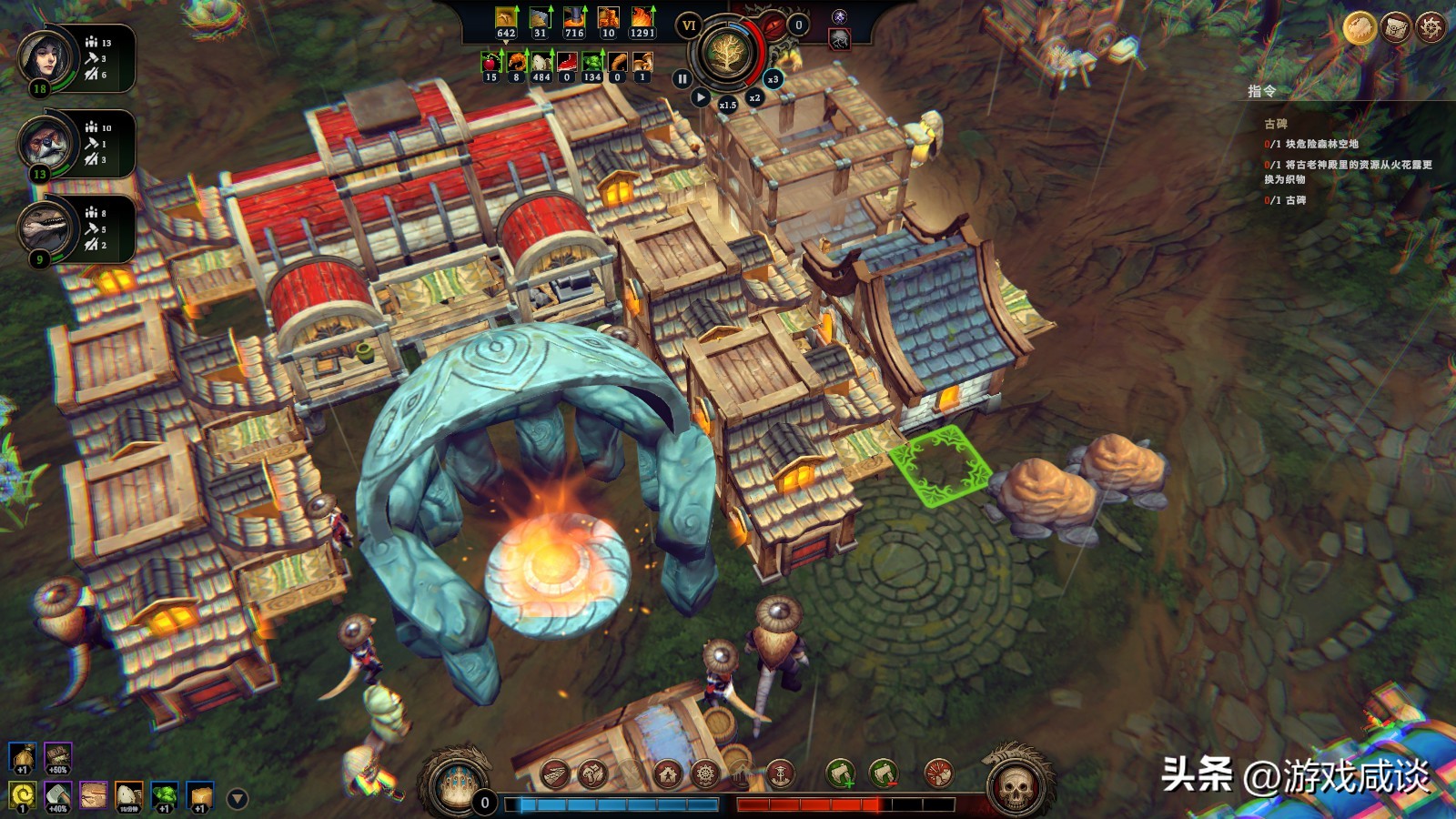Select the axe +40% perk icon
Screen dimensions: 1456x819
tap(57, 796)
